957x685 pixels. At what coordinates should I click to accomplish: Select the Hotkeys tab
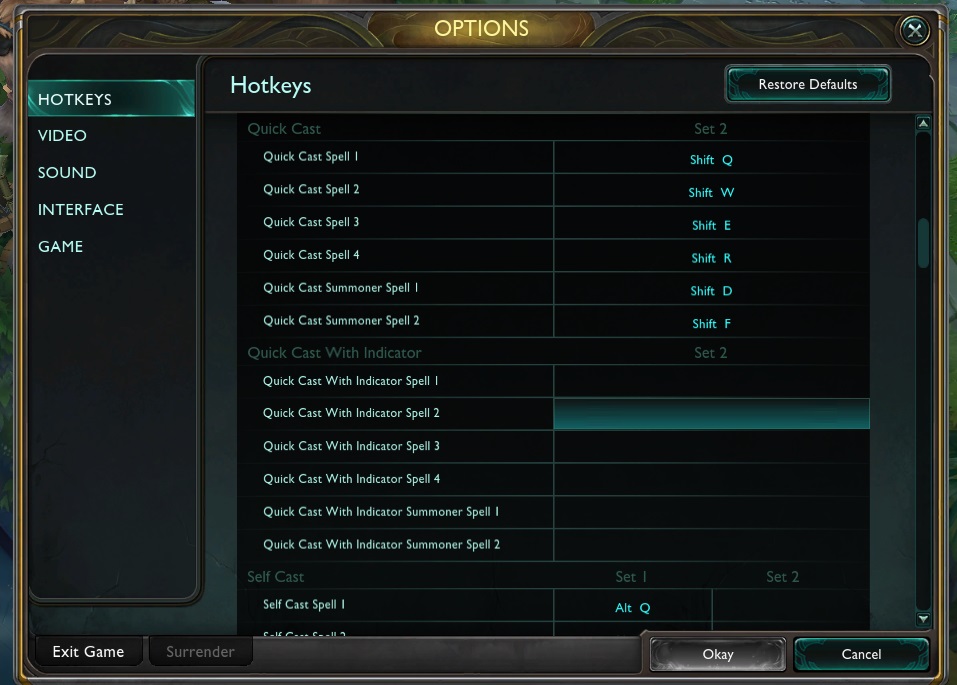[x=75, y=99]
